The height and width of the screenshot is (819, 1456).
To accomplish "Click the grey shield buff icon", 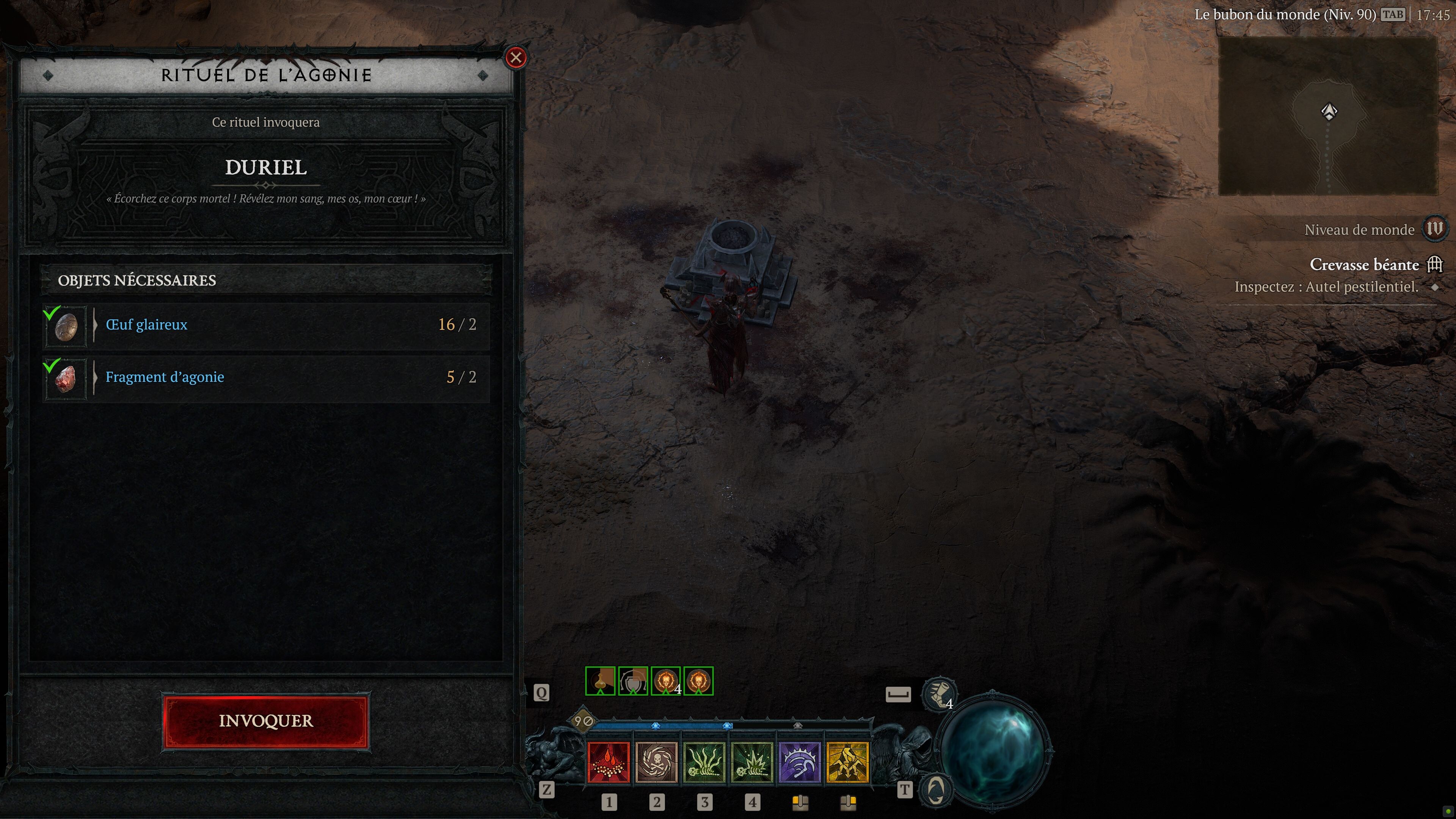I will click(x=633, y=681).
